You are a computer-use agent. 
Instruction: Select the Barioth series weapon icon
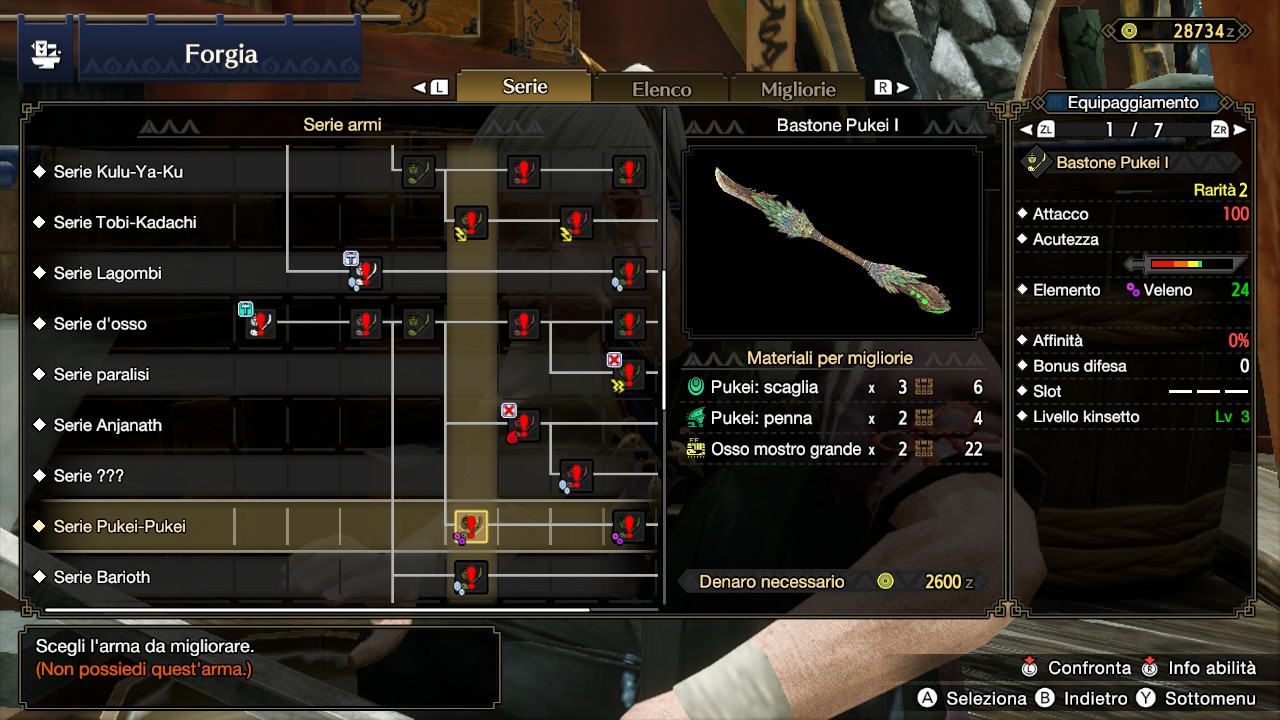coord(469,578)
